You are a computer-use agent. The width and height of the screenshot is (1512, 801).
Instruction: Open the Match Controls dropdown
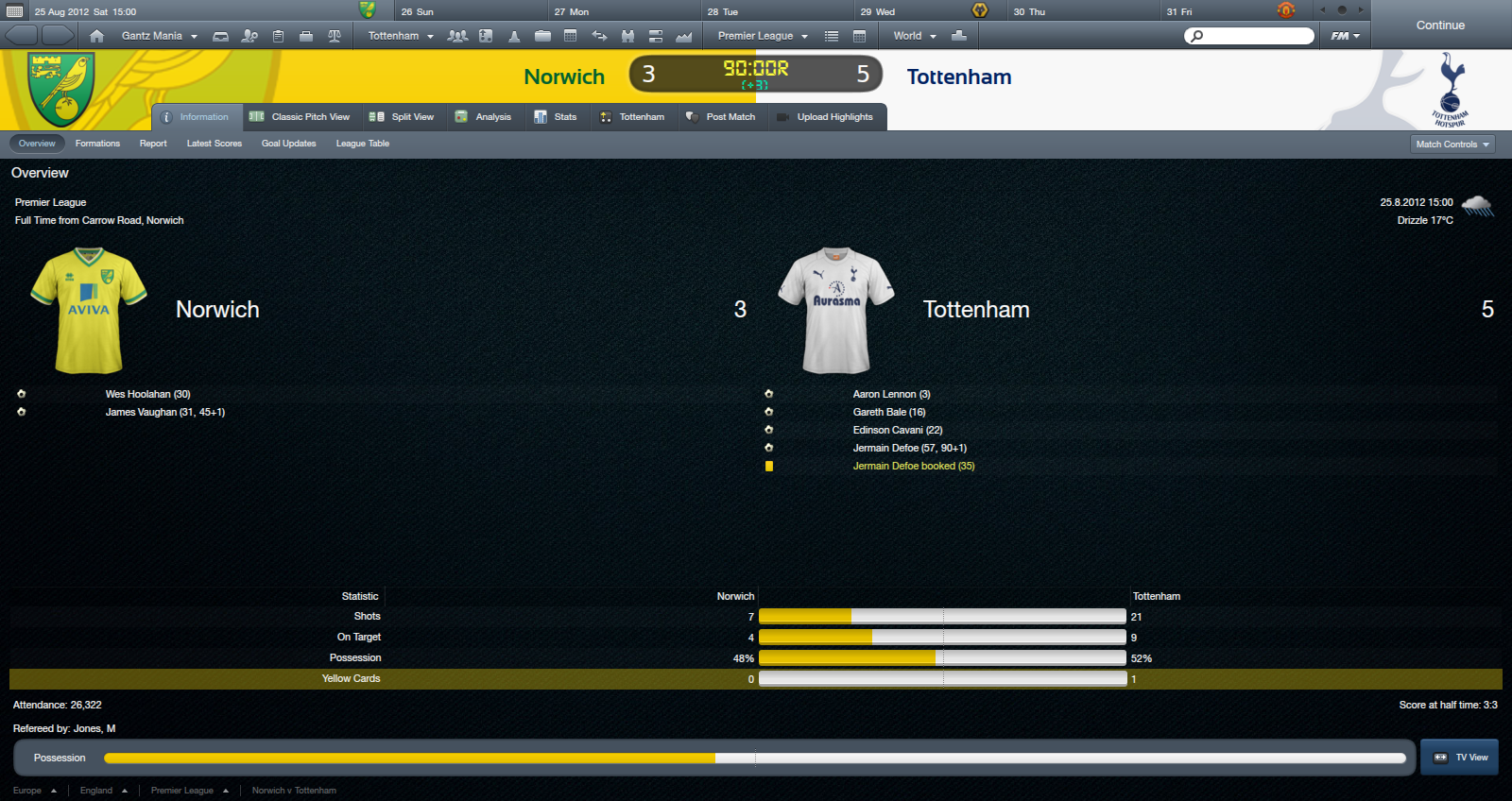[x=1452, y=145]
